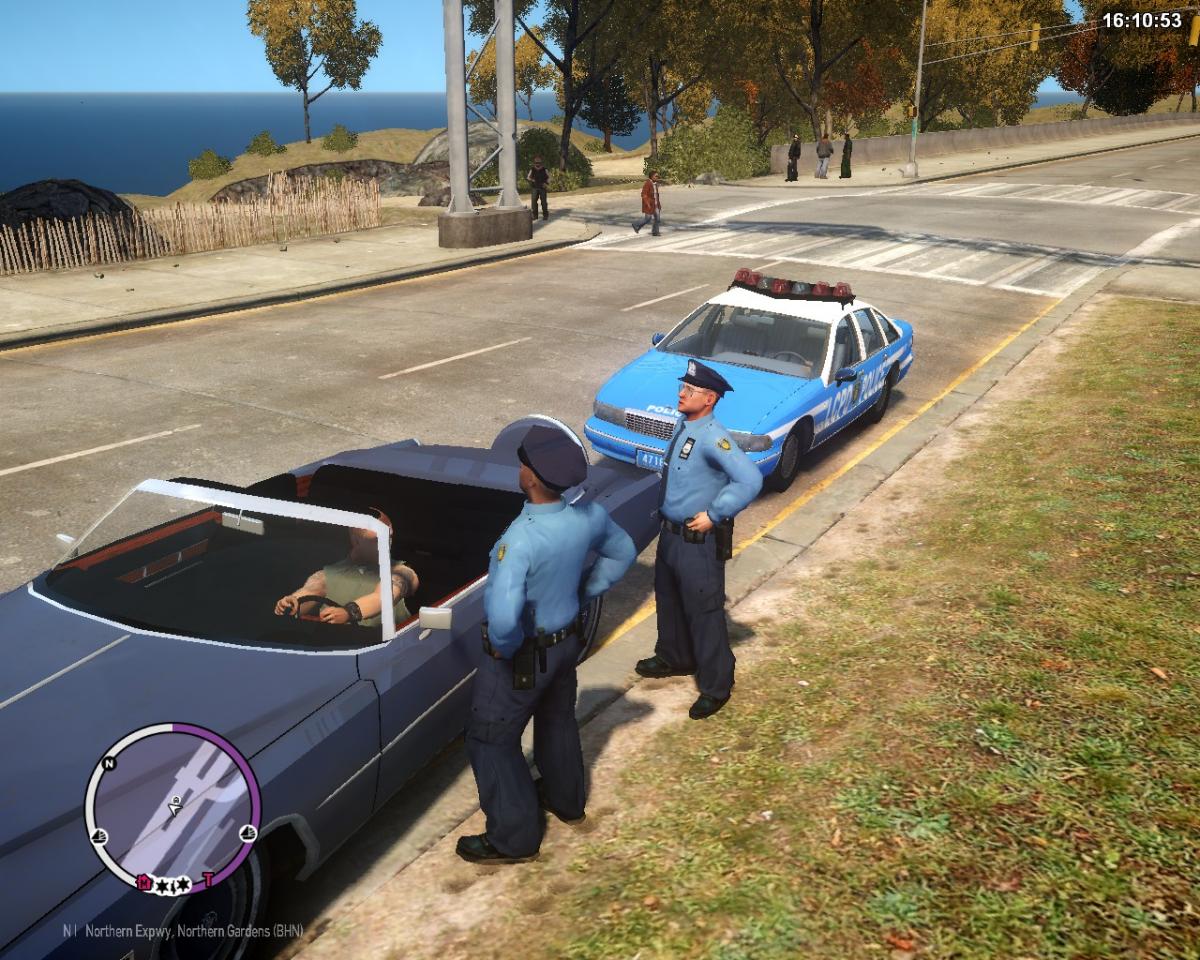The image size is (1200, 960).
Task: Select the north "N" compass marker
Action: (109, 763)
